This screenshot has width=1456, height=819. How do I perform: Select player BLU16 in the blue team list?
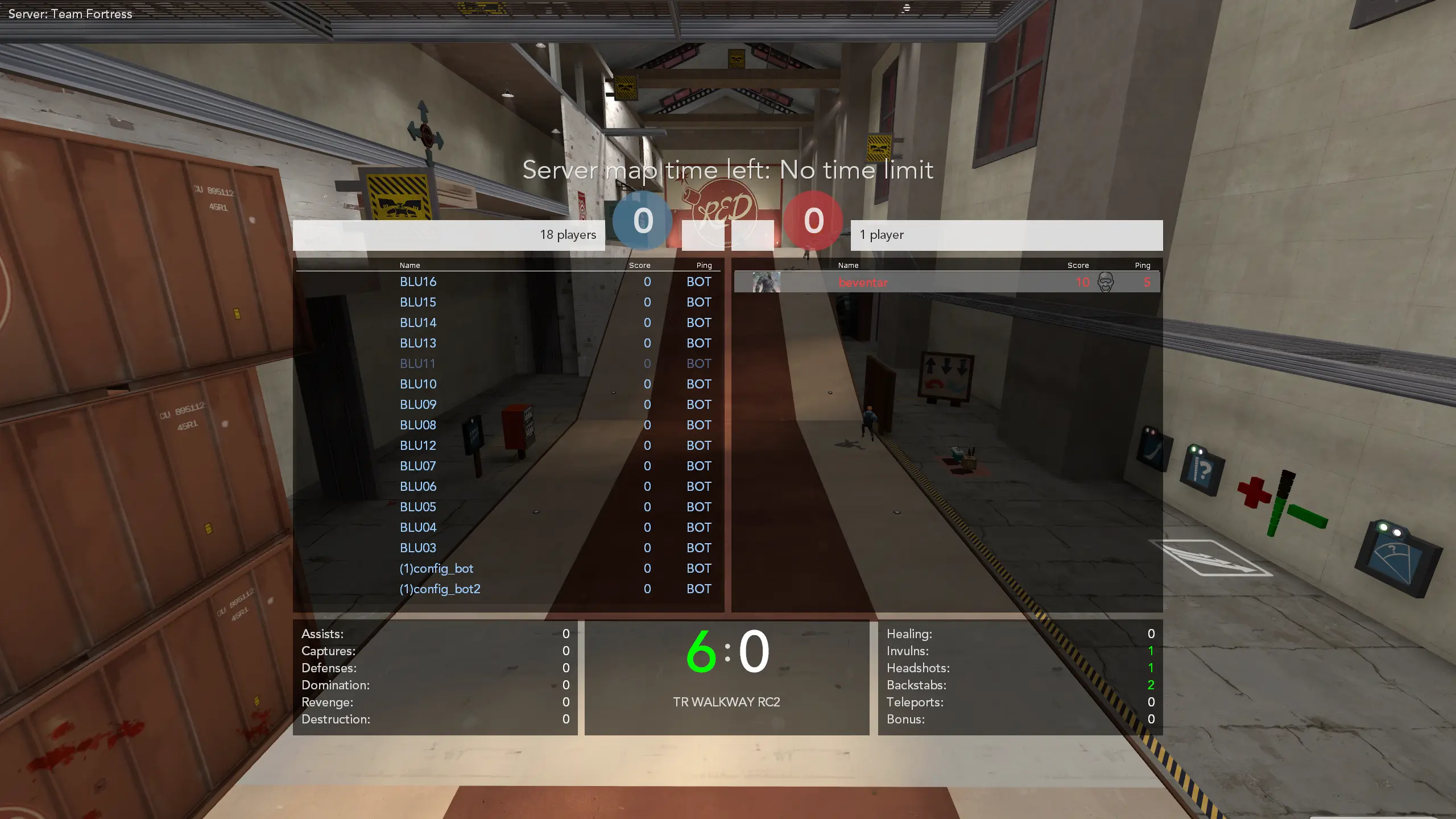pyautogui.click(x=418, y=282)
